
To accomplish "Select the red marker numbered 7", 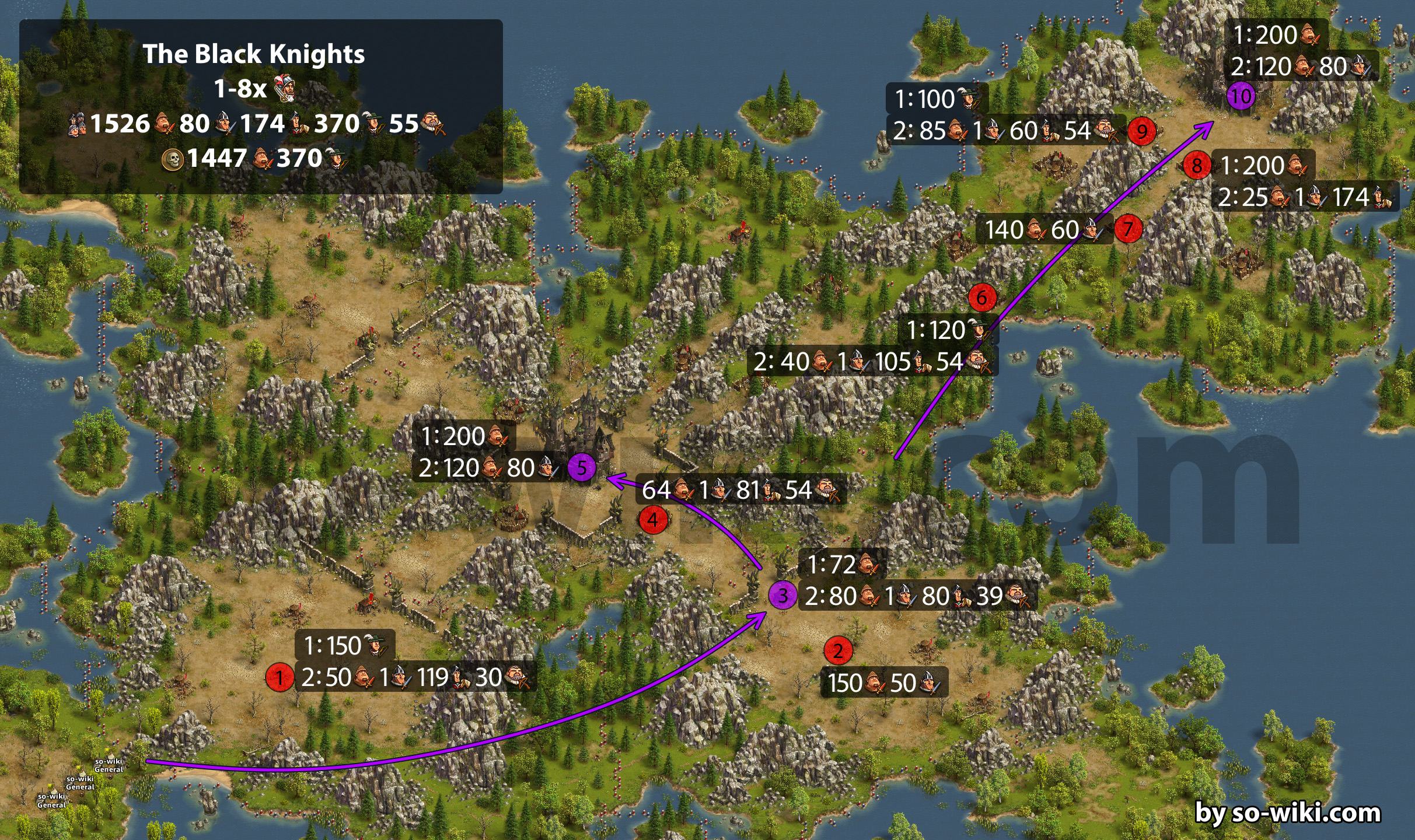I will point(1128,229).
